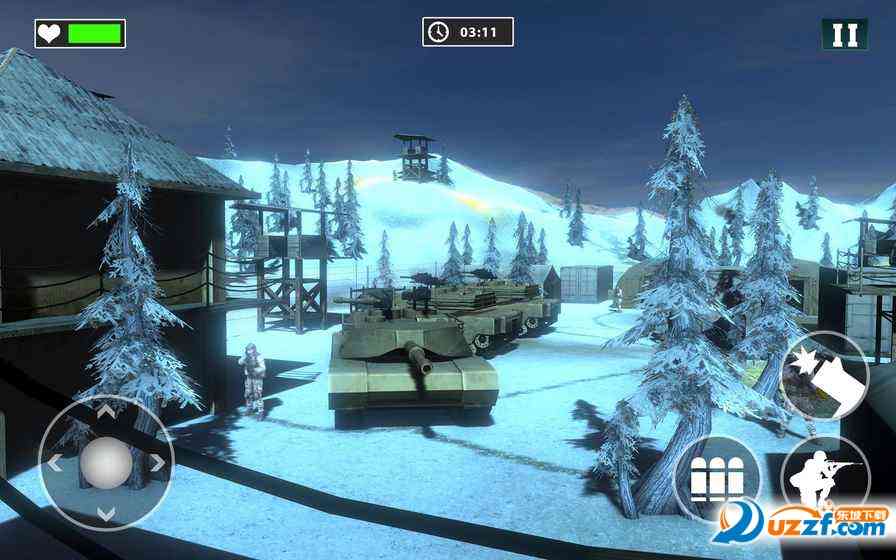Image resolution: width=896 pixels, height=560 pixels.
Task: Tap the virtual movement joystick
Action: 106,463
